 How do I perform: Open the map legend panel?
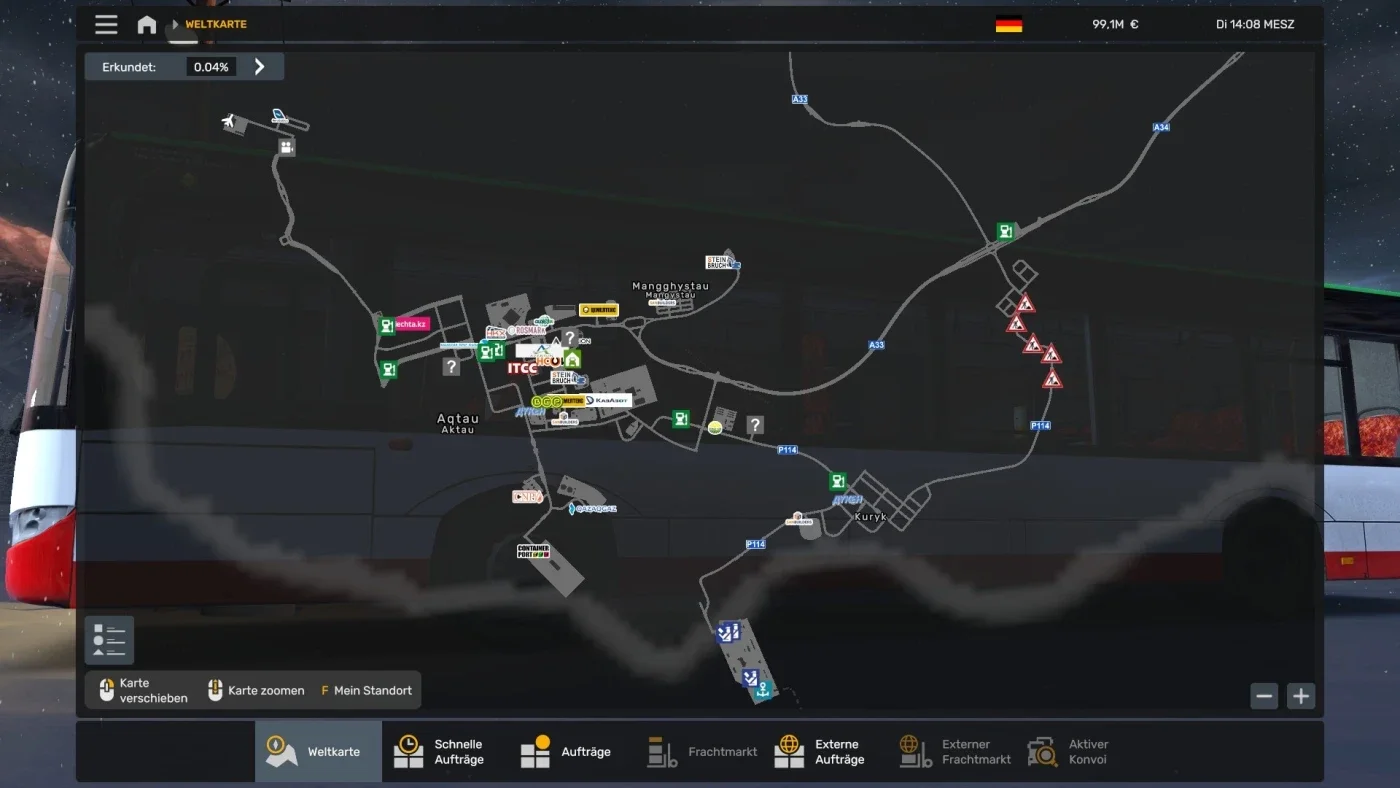coord(108,639)
